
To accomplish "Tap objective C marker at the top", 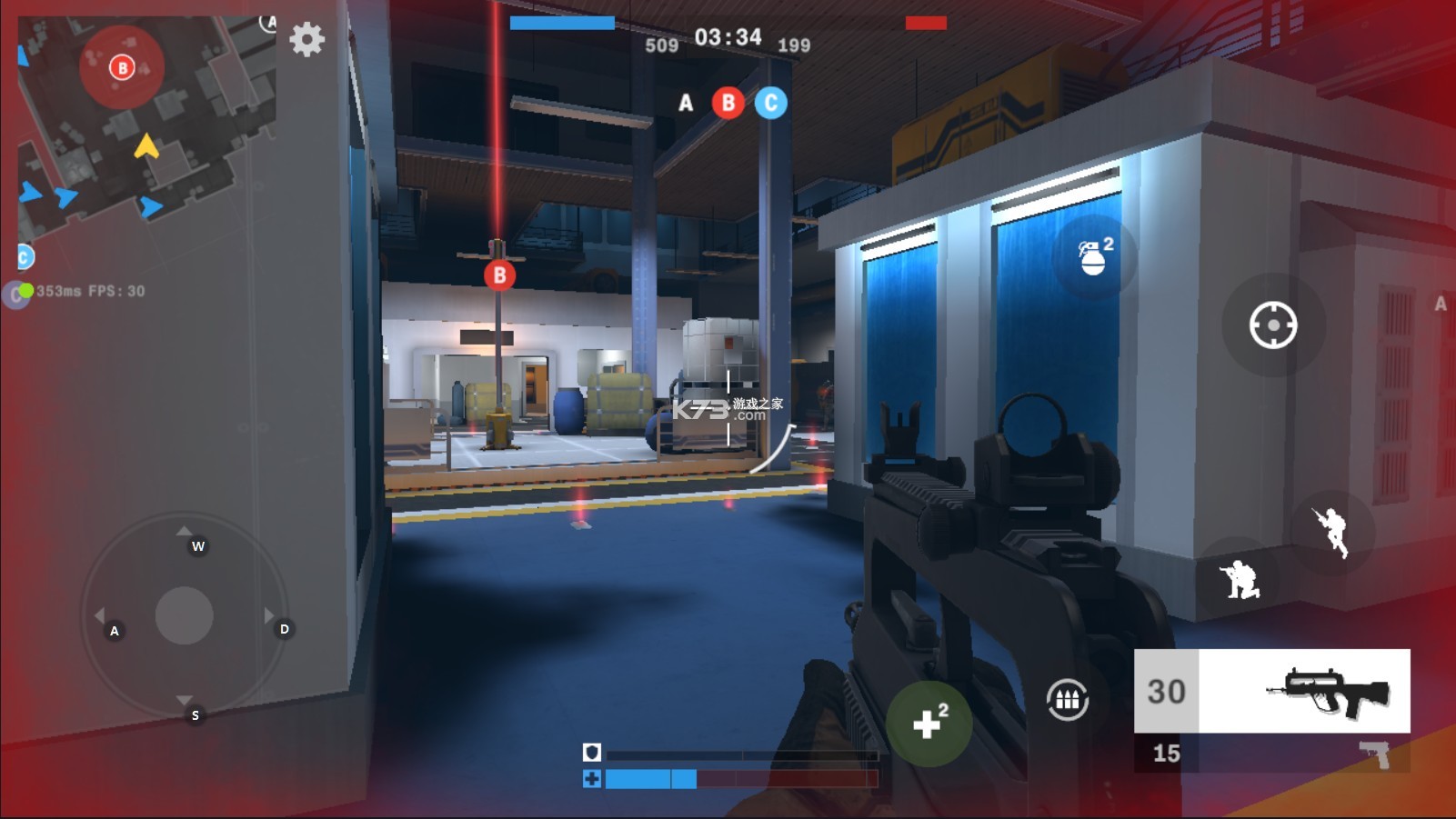I will click(x=768, y=104).
